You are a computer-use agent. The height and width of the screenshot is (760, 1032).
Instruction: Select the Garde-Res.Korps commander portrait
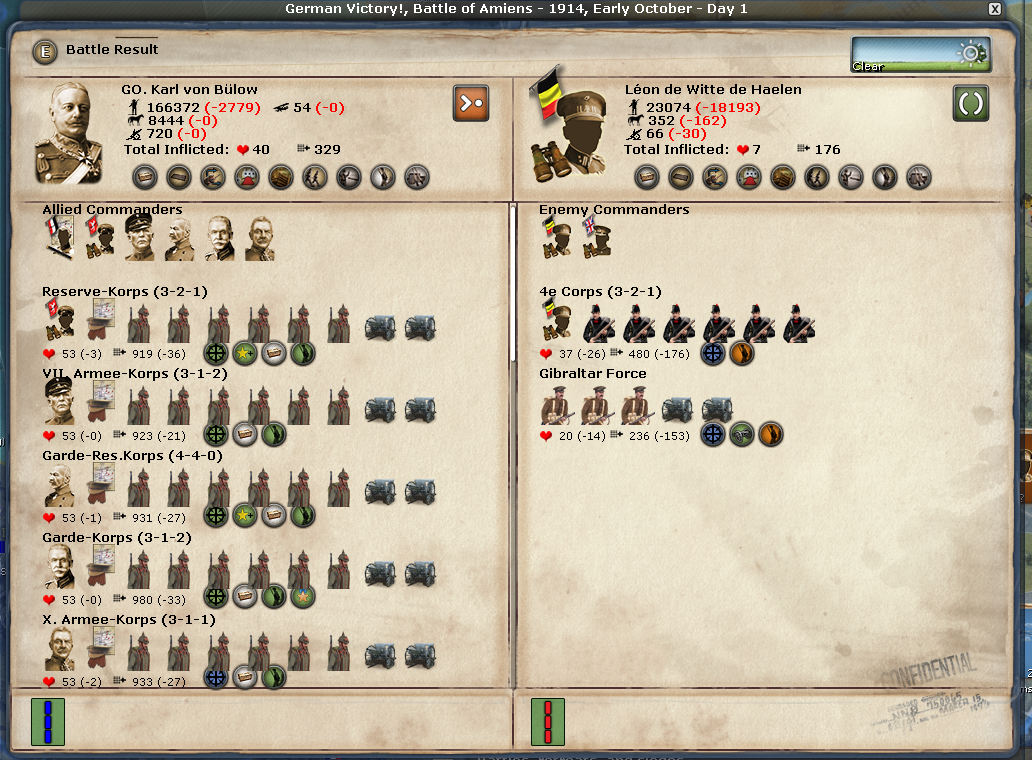[x=61, y=486]
